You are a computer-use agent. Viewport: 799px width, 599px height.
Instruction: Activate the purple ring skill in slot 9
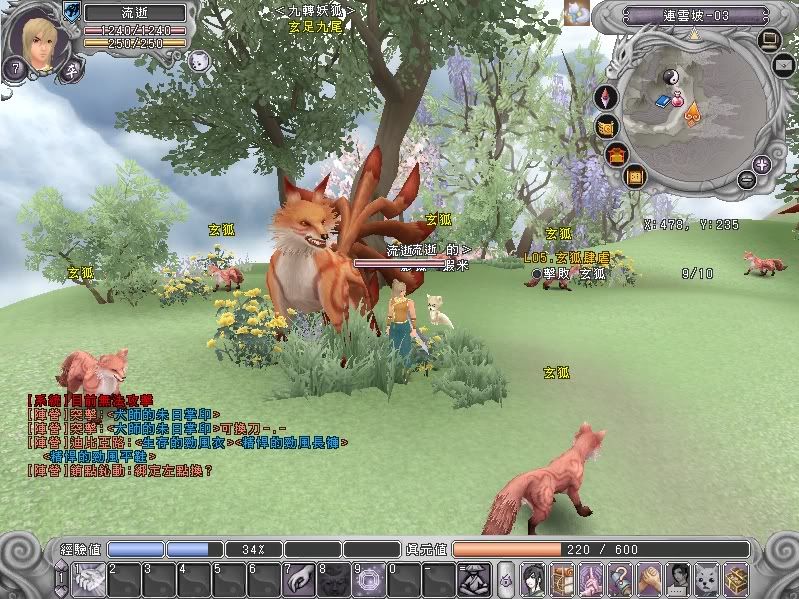(x=369, y=578)
